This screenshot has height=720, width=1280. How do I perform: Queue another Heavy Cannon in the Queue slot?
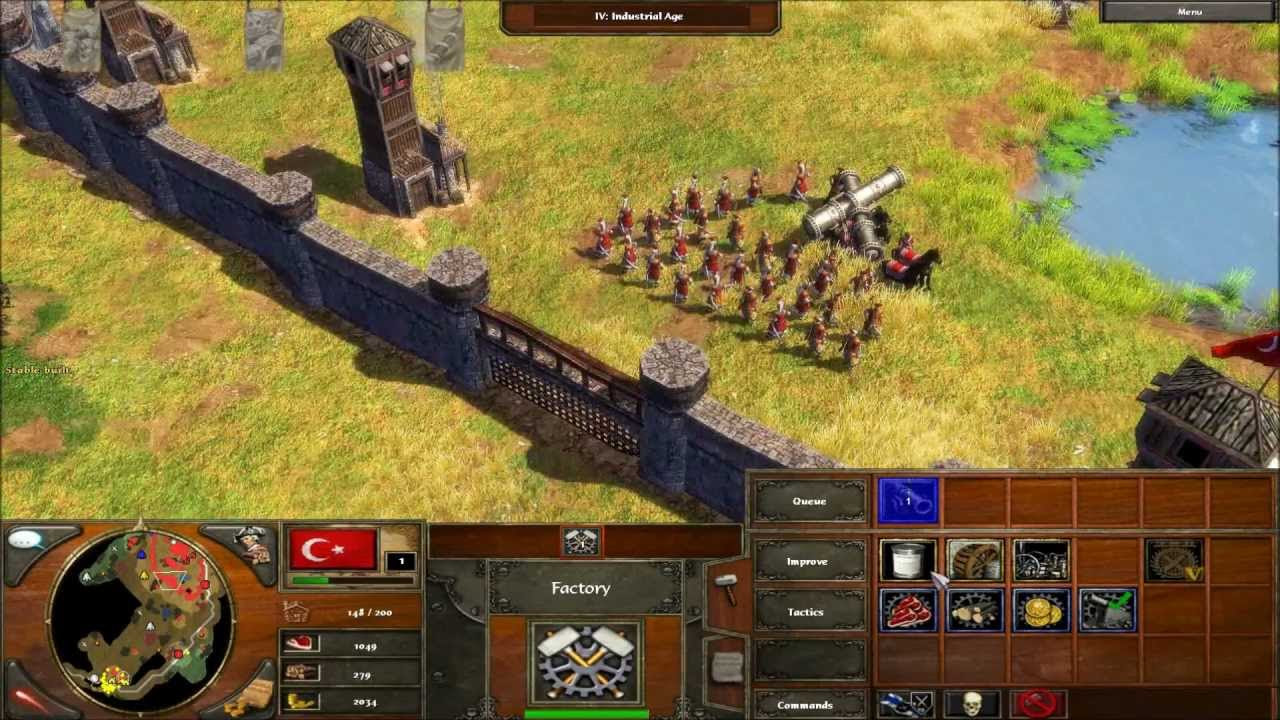(x=907, y=501)
